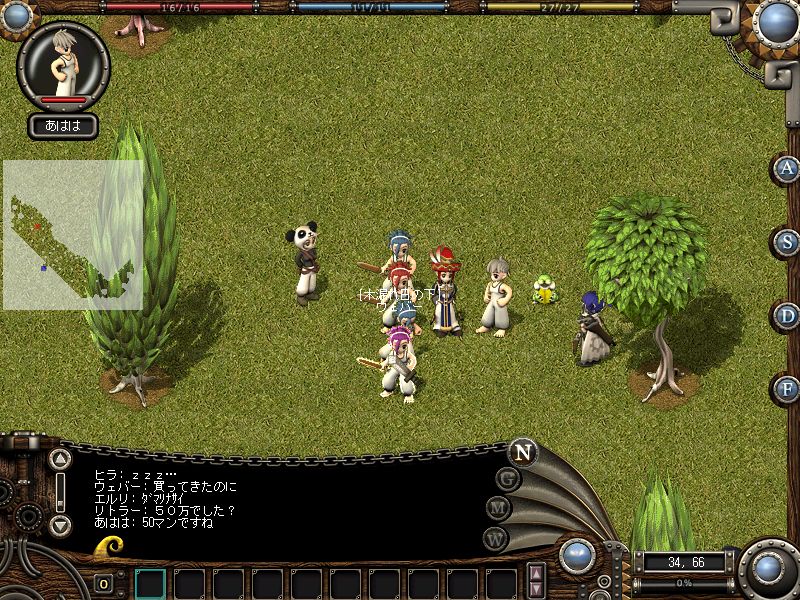
Task: Select the M chat channel button
Action: [499, 508]
